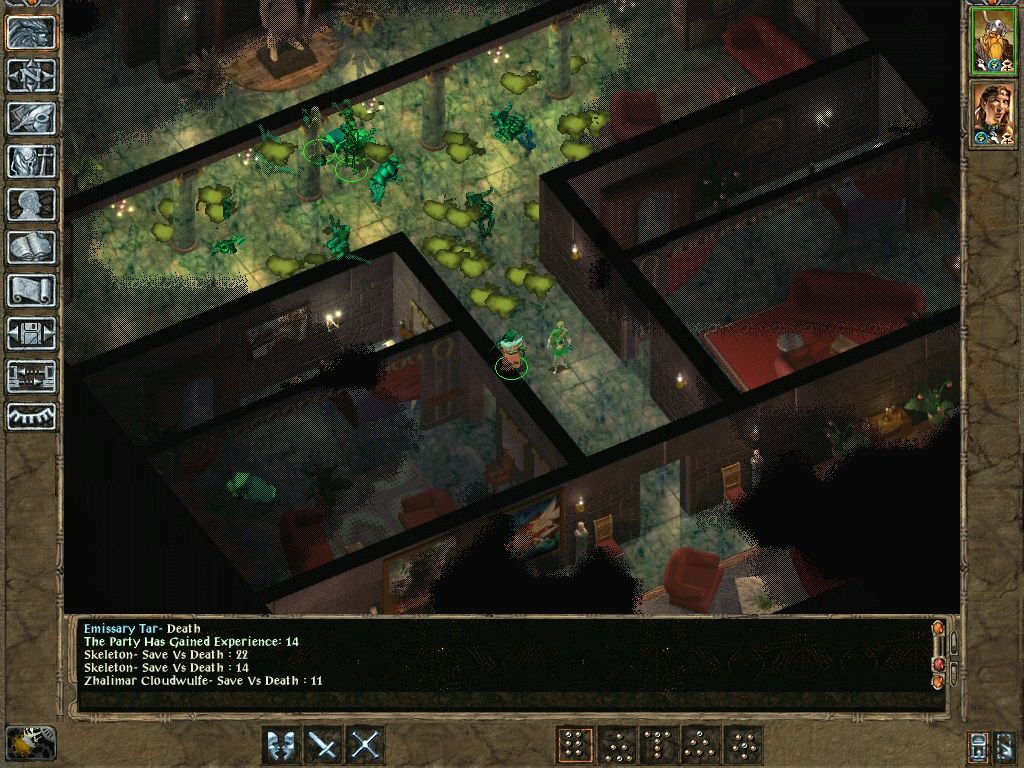Click the lantern-bearing figure button in corner
This screenshot has width=1024, height=768.
tap(31, 741)
